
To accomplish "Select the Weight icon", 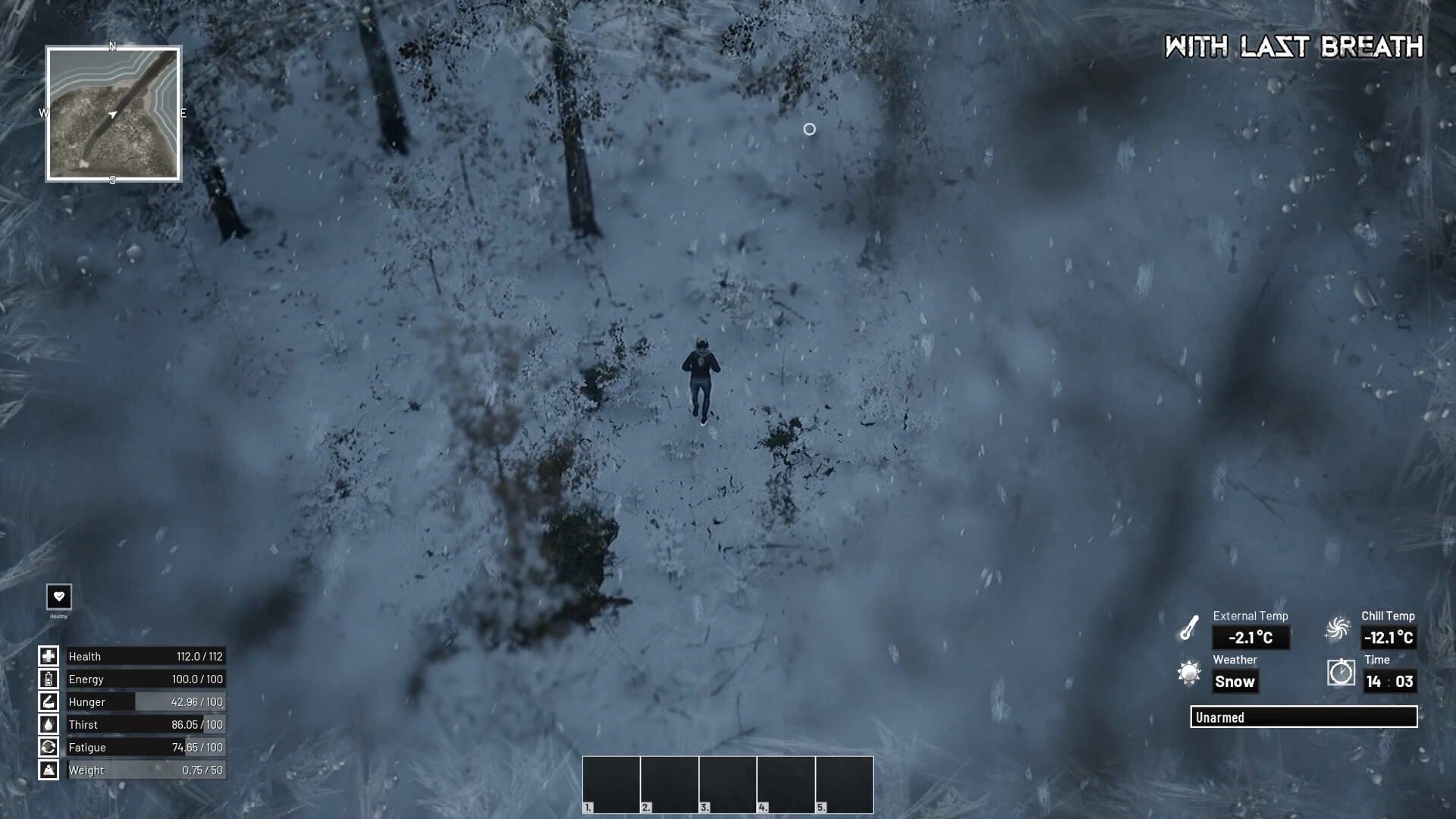I will click(x=49, y=770).
